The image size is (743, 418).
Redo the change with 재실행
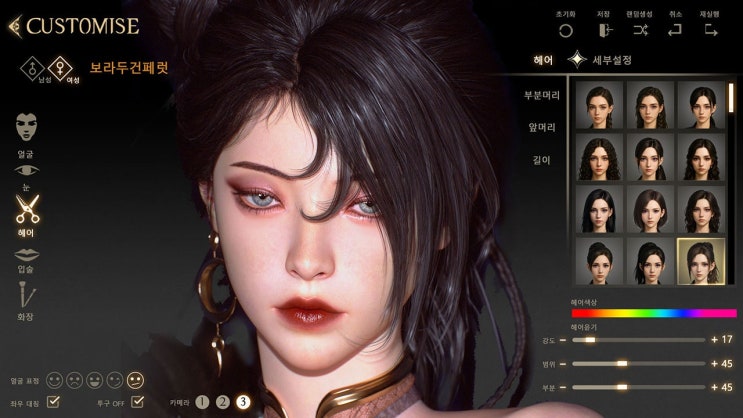pyautogui.click(x=711, y=31)
